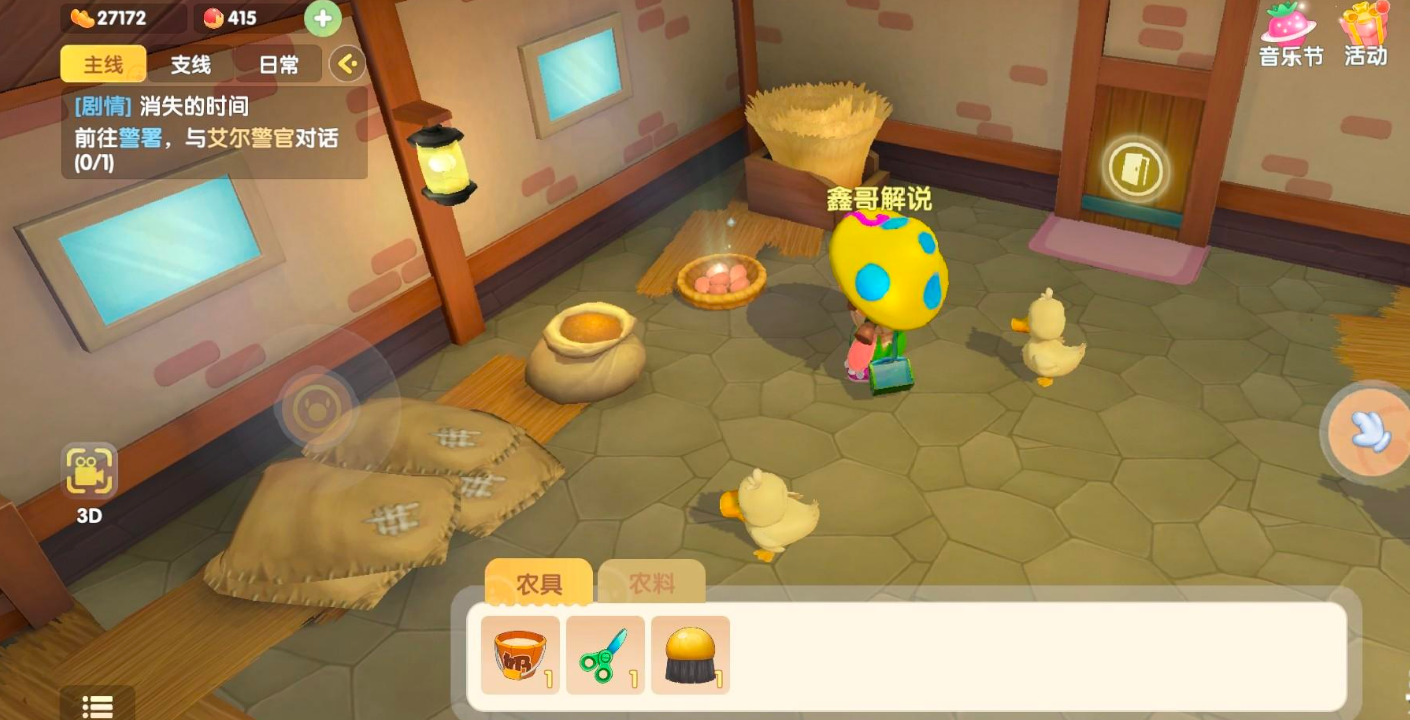Screen dimensions: 1410x720
Task: Open the 支线 side quest tab
Action: pyautogui.click(x=190, y=65)
